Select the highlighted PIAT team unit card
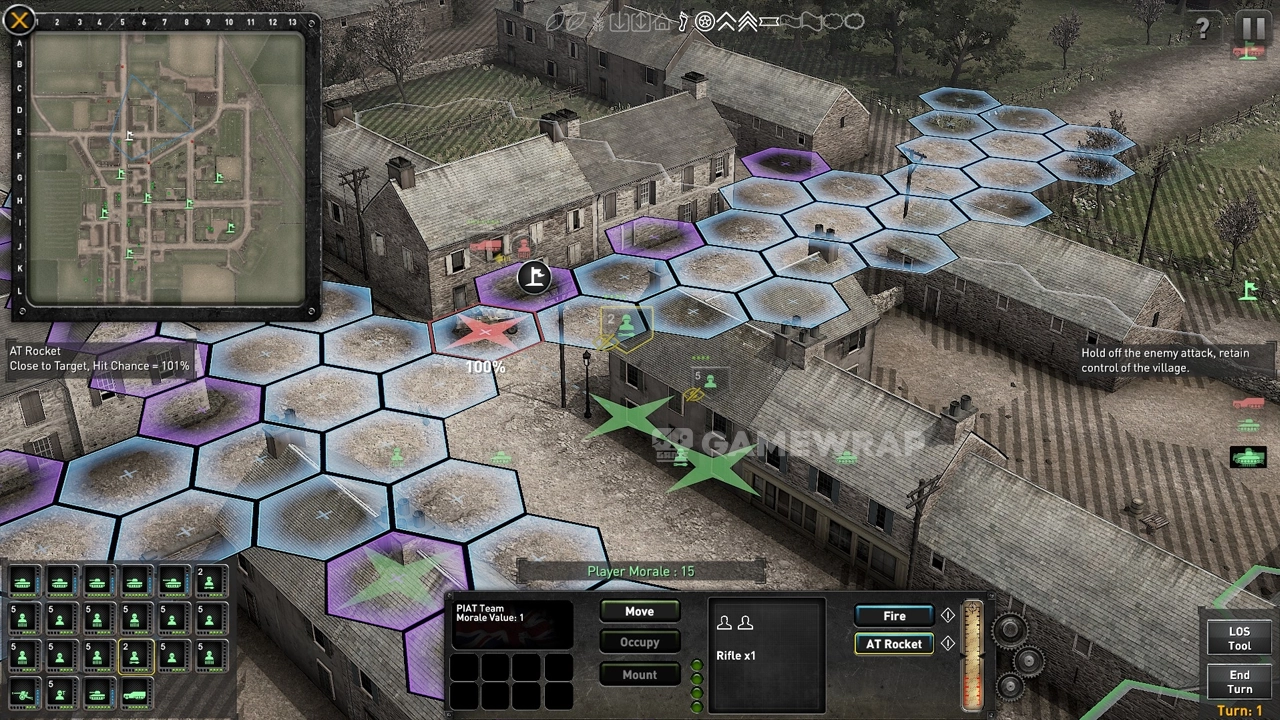Viewport: 1280px width, 720px height. pyautogui.click(x=135, y=656)
